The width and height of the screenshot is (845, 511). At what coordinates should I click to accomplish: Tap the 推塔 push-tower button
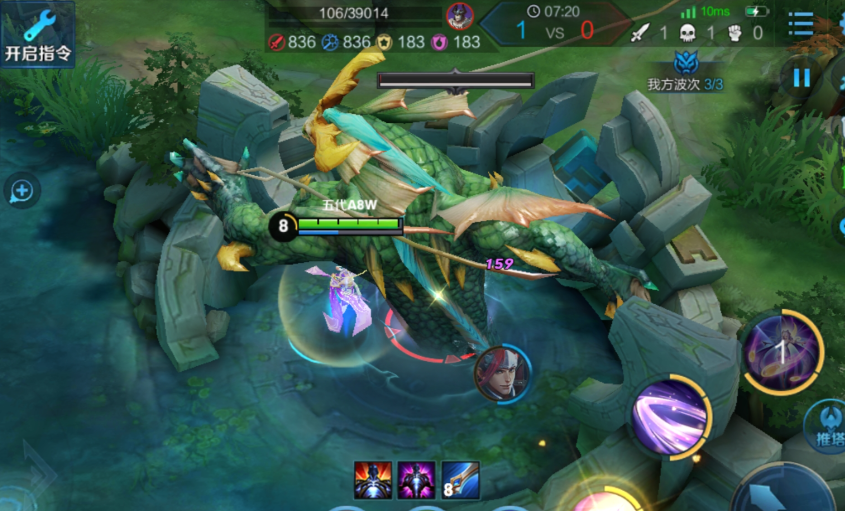tap(825, 424)
